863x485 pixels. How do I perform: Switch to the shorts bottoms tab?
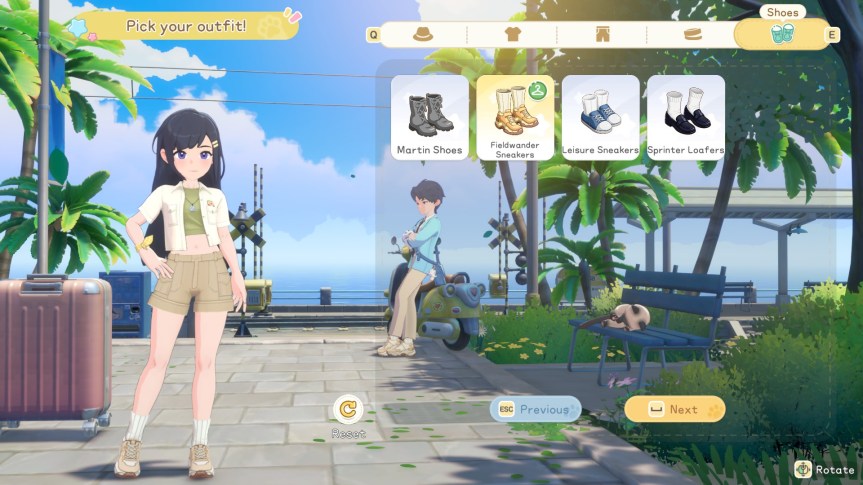(x=602, y=34)
